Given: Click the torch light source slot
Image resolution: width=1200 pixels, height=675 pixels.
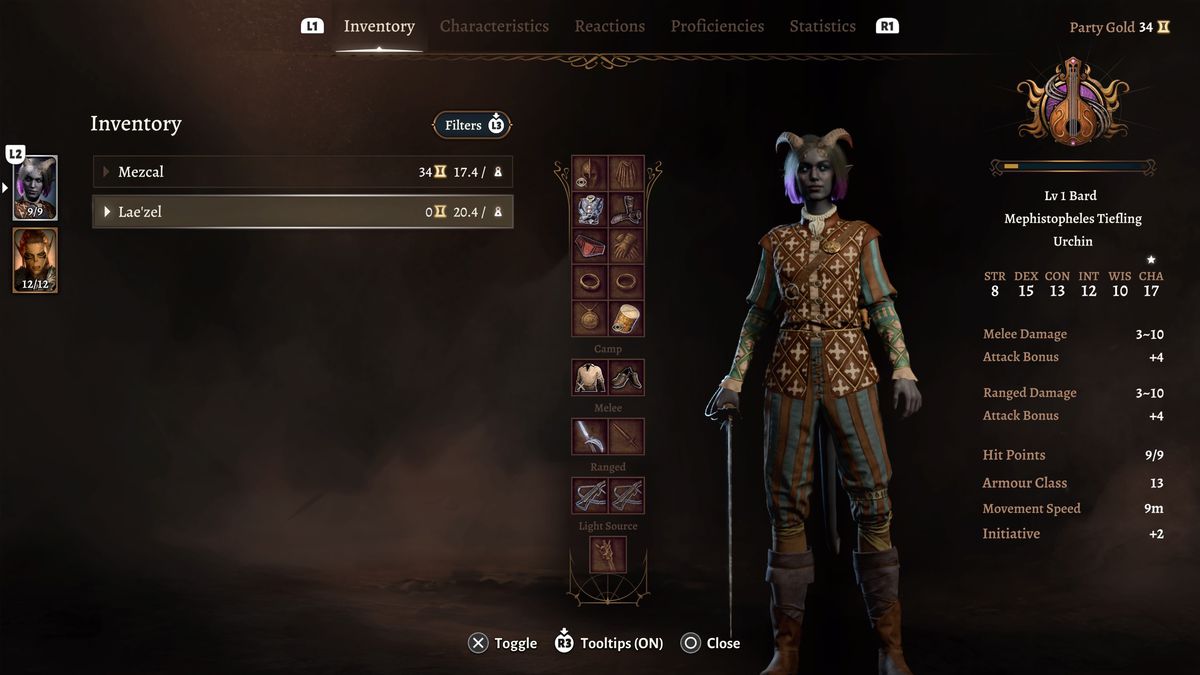Looking at the screenshot, I should (x=608, y=554).
